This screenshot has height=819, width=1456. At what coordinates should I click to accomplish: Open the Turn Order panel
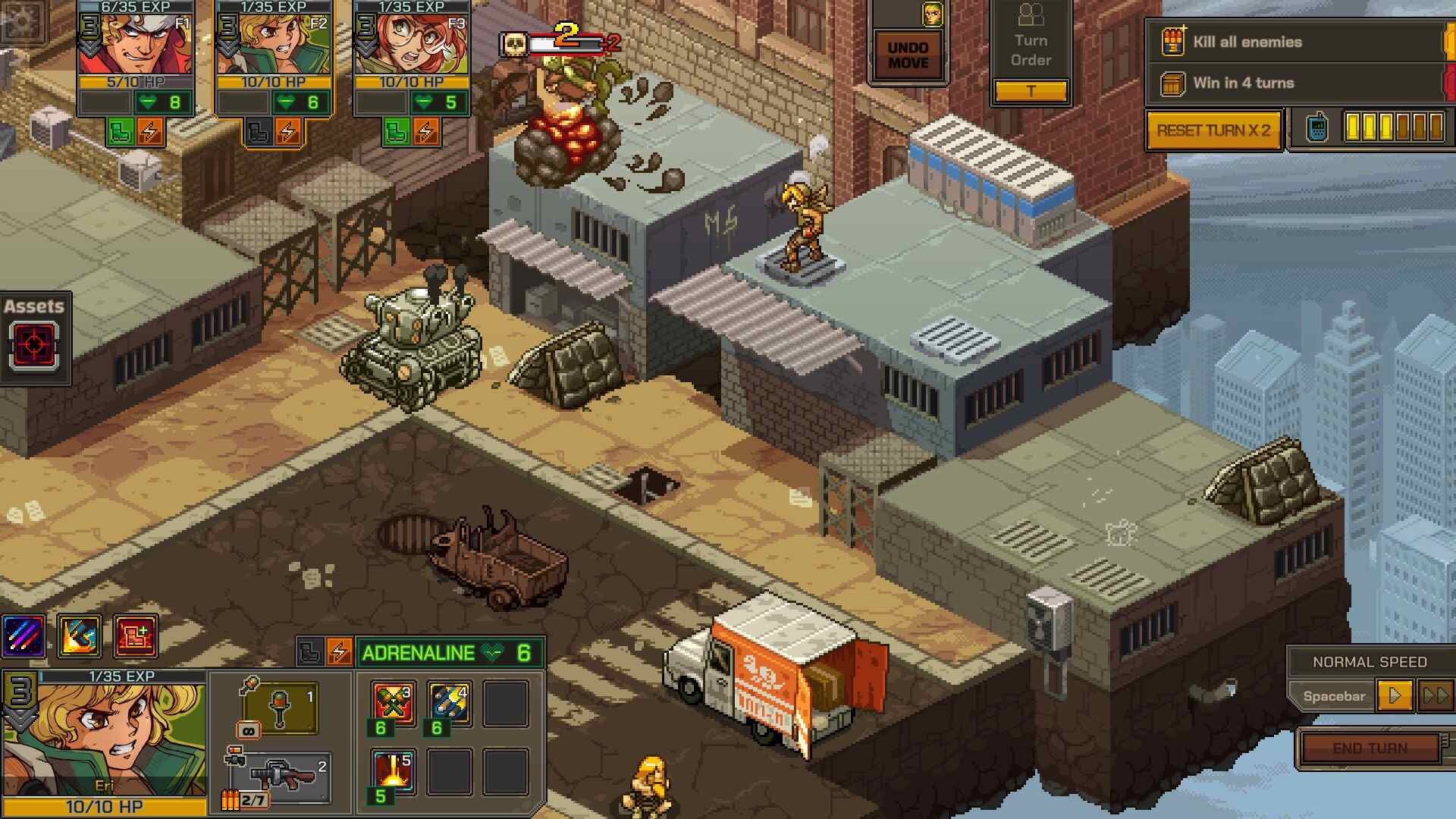(x=1031, y=50)
